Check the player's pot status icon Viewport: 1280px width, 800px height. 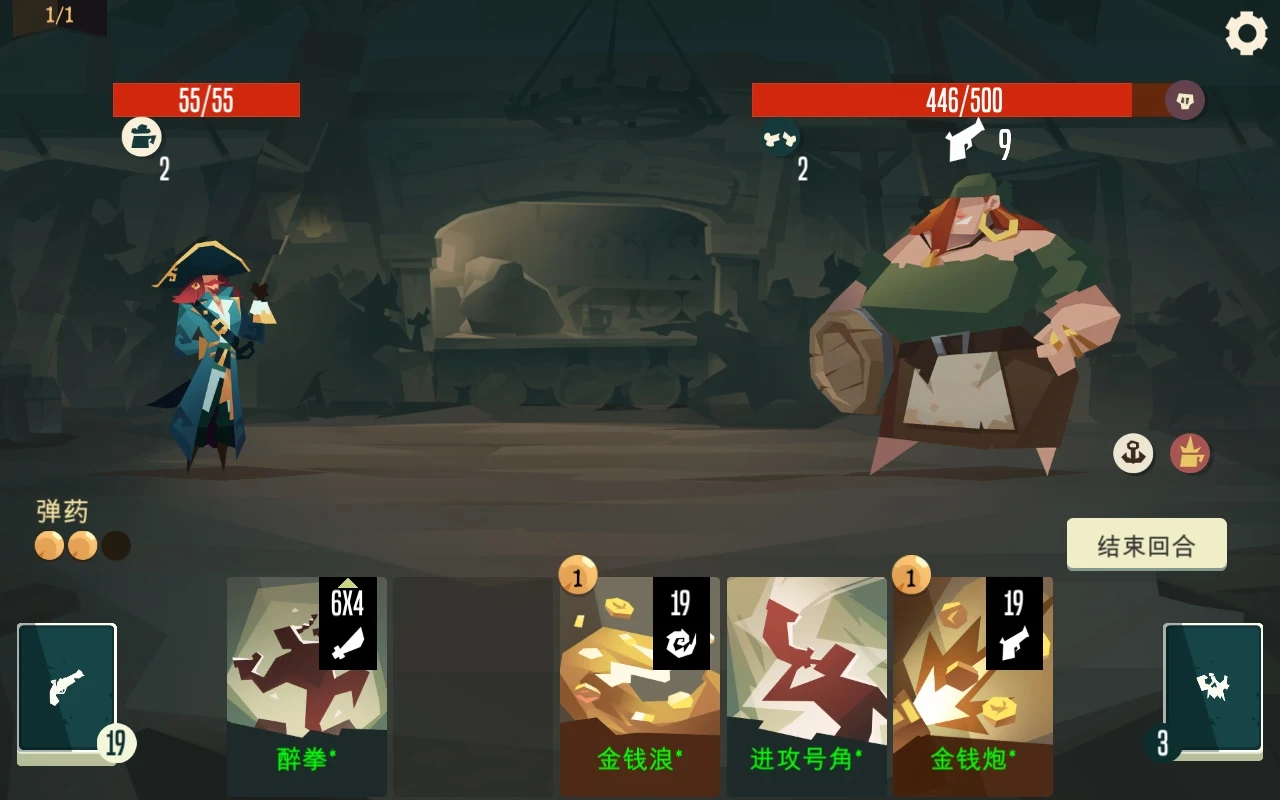tap(142, 136)
